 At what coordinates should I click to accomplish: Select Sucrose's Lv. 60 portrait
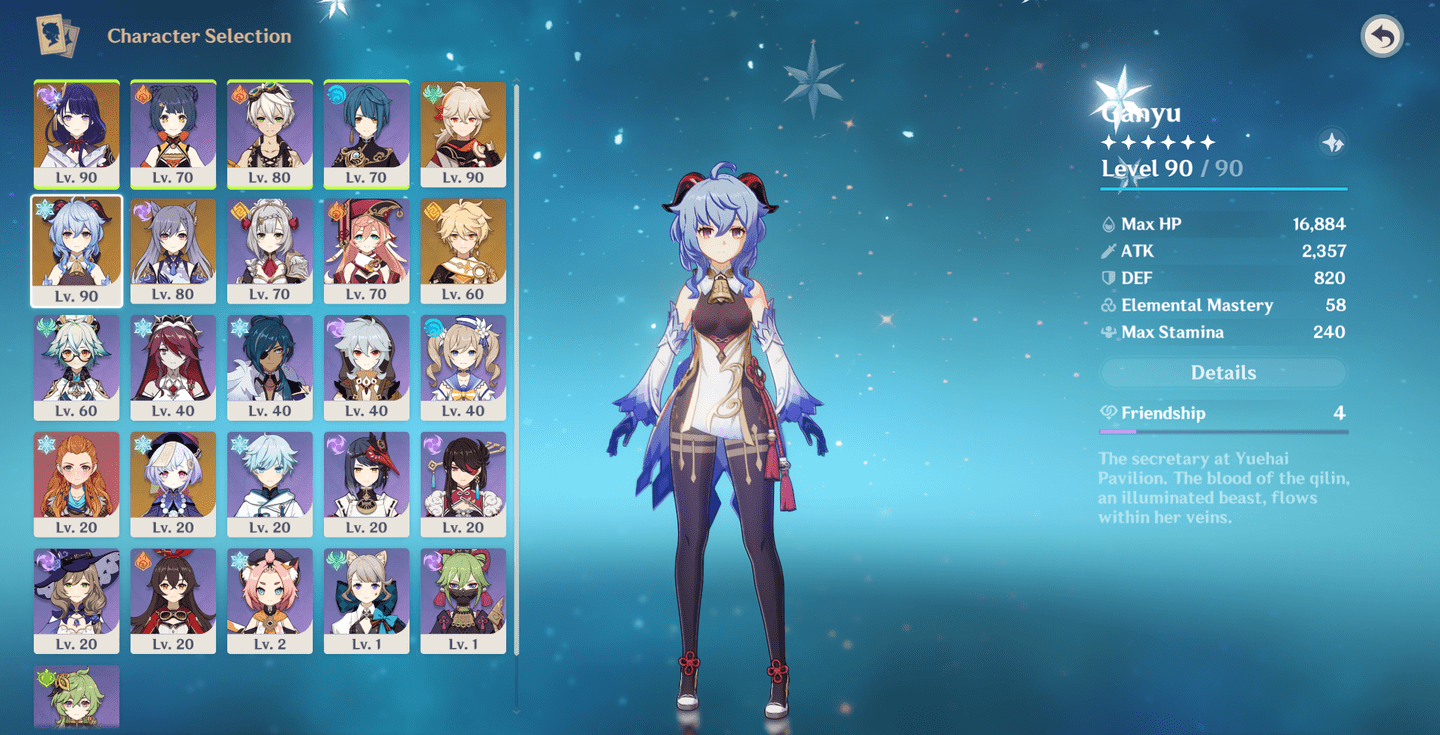tap(77, 367)
